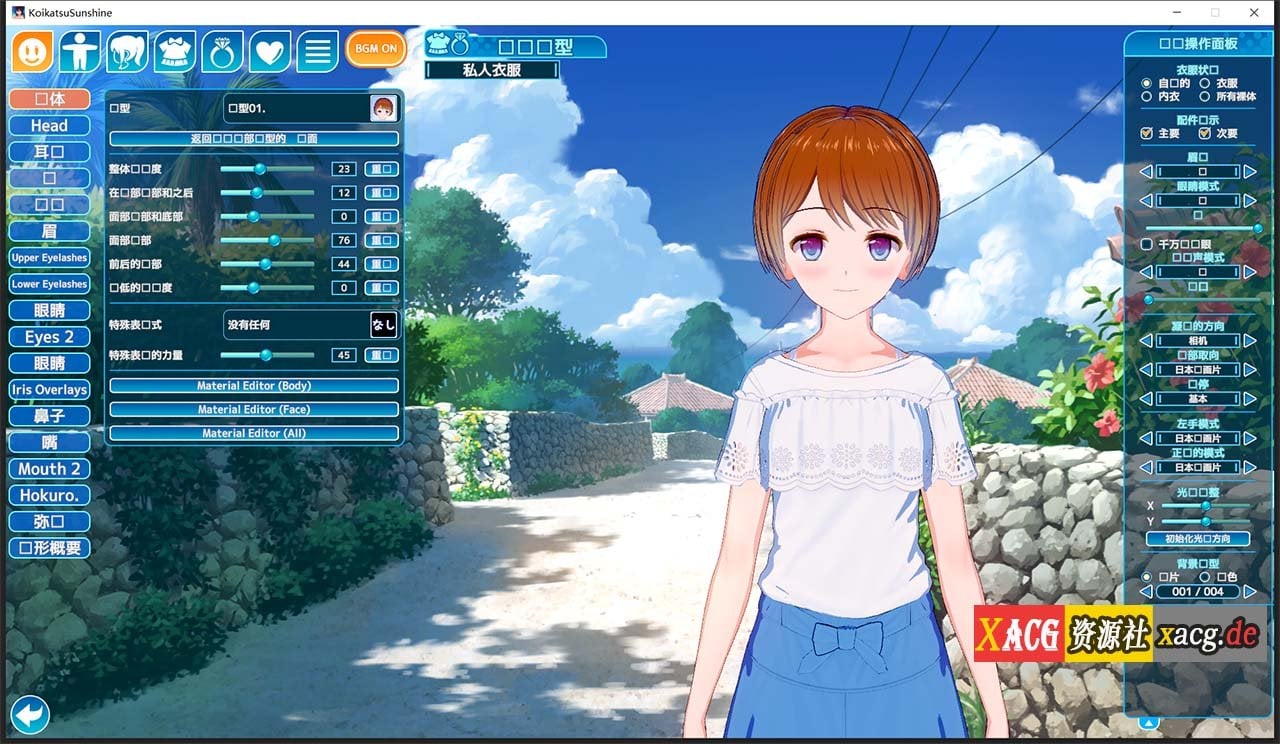The image size is (1280, 744).
Task: Click the 初始化光口方向 button
Action: pos(1198,538)
